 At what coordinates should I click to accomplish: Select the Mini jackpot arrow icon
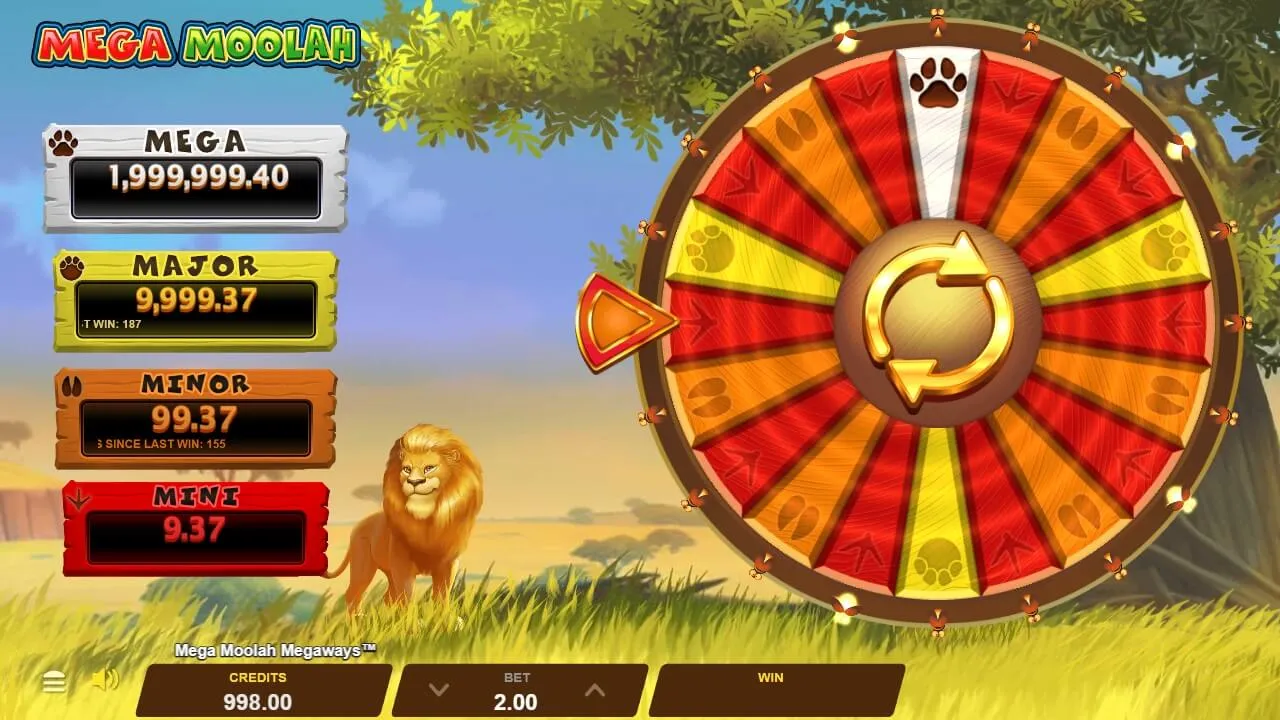pos(79,496)
